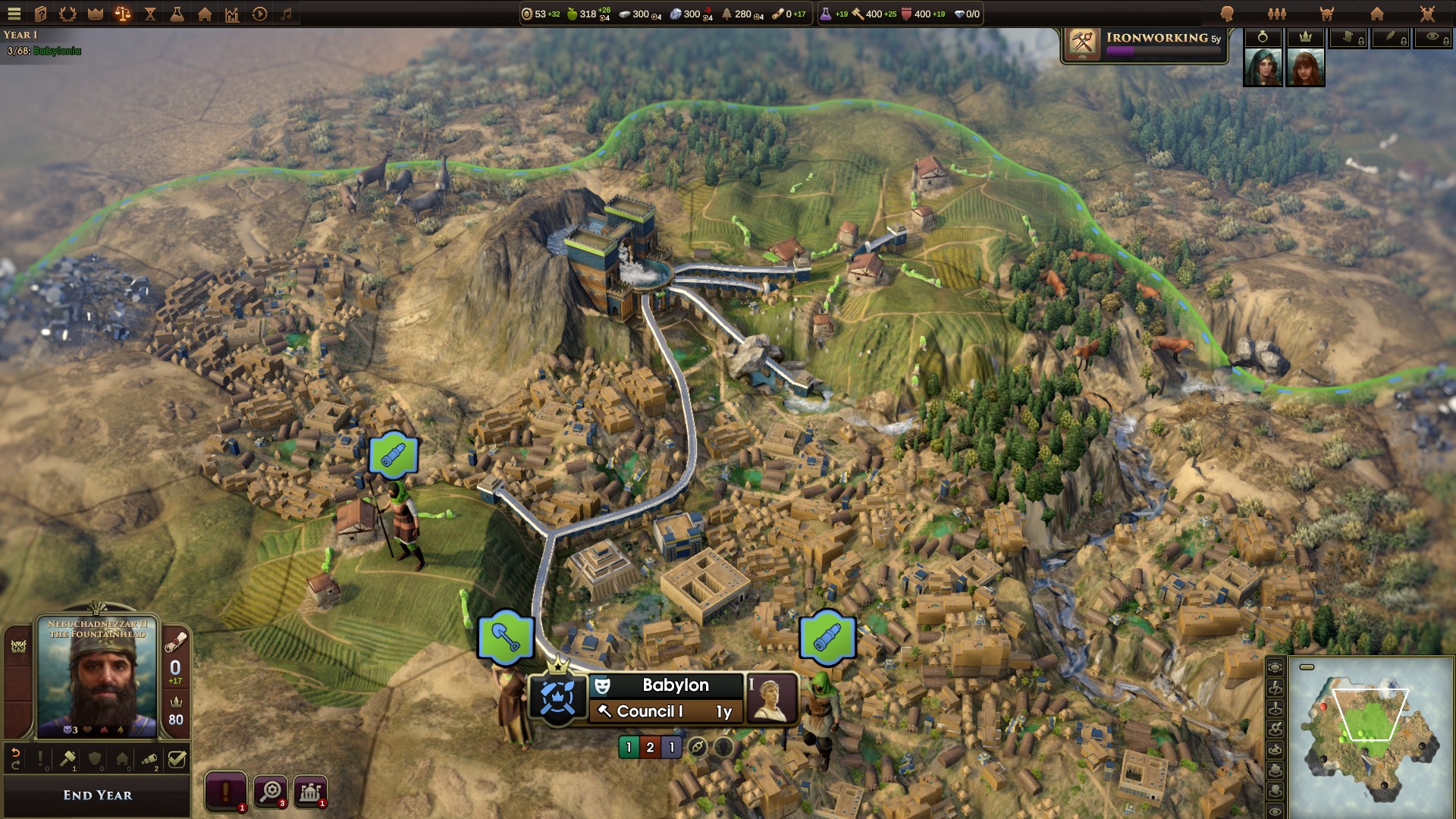Open the red exclamation alerts button
This screenshot has width=1456, height=819.
[x=225, y=792]
